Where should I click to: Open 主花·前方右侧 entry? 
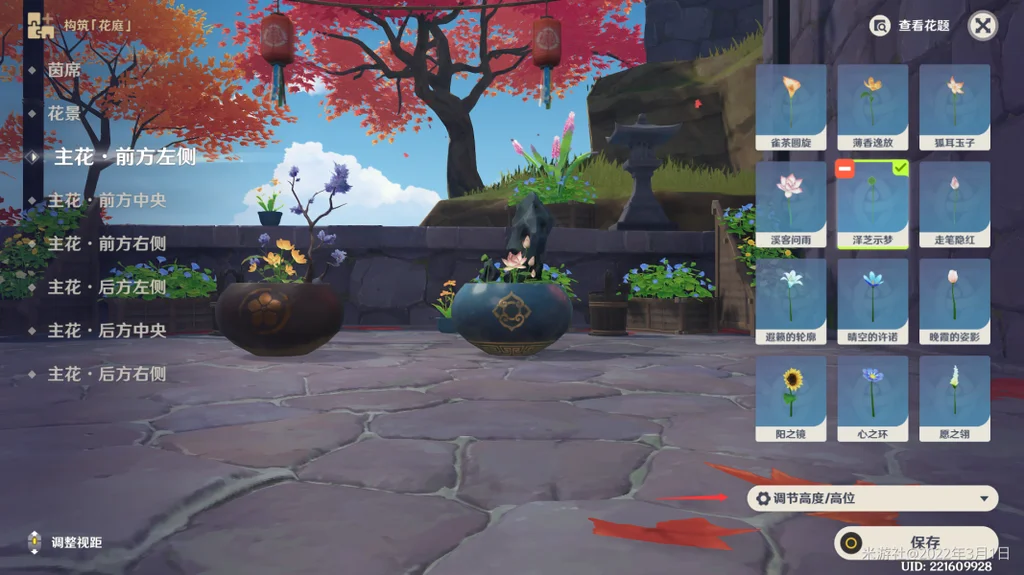pyautogui.click(x=106, y=243)
